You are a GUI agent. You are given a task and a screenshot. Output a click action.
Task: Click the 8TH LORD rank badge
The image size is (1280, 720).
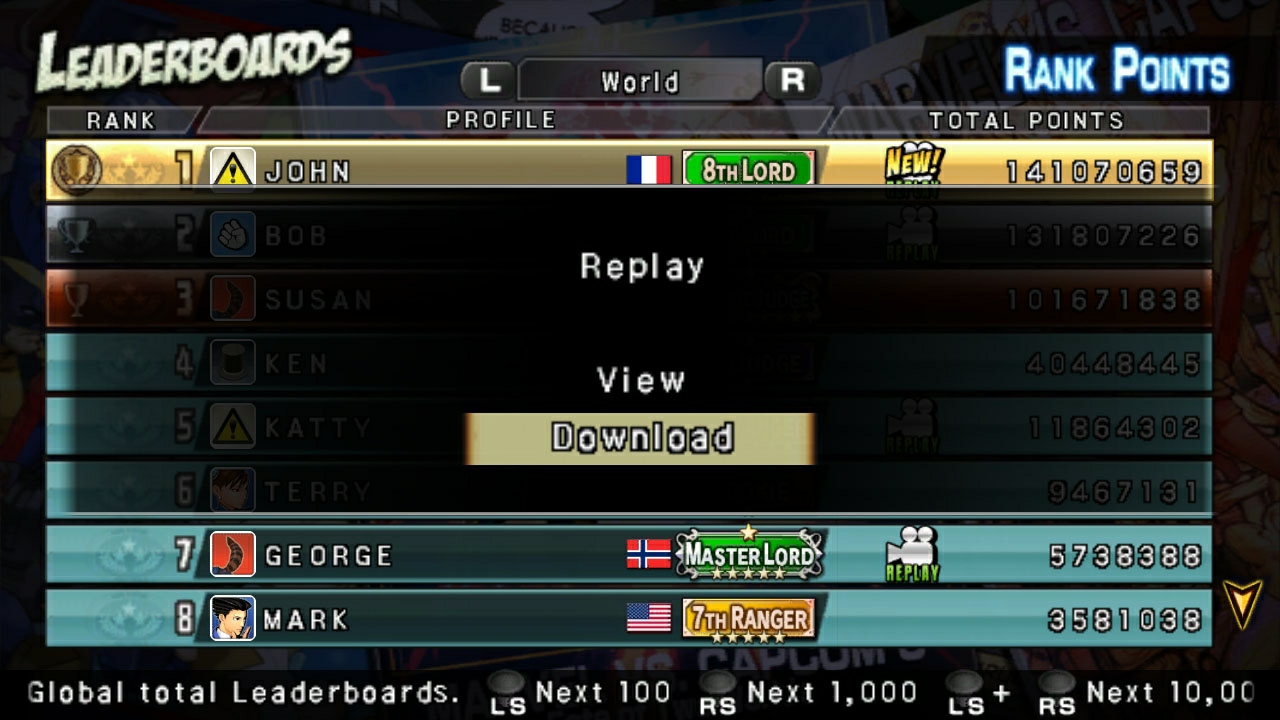tap(749, 170)
